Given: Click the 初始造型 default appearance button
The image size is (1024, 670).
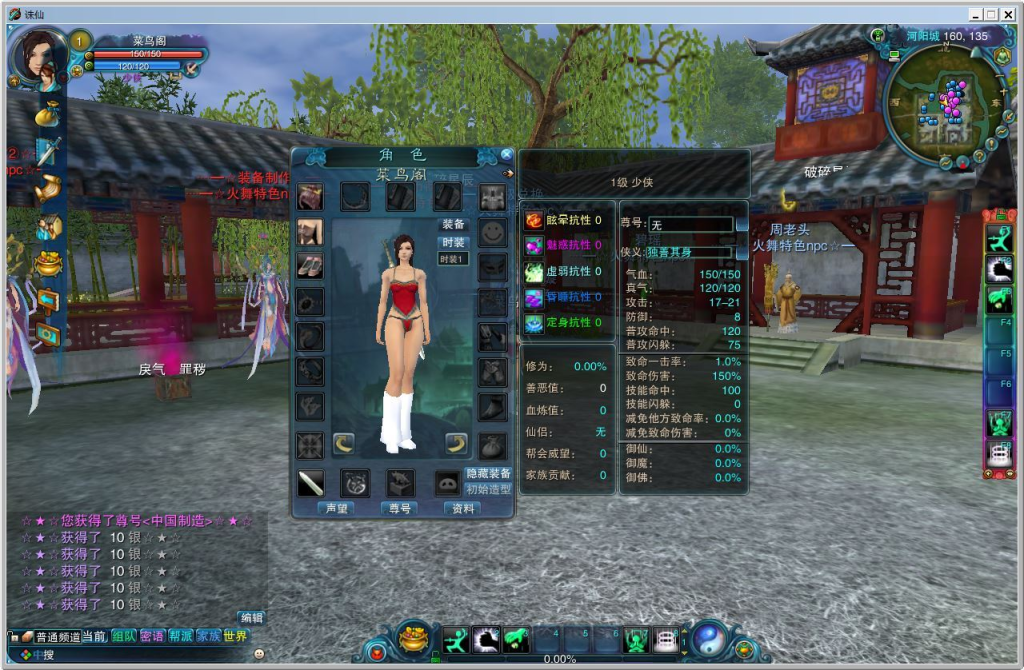Looking at the screenshot, I should point(488,489).
